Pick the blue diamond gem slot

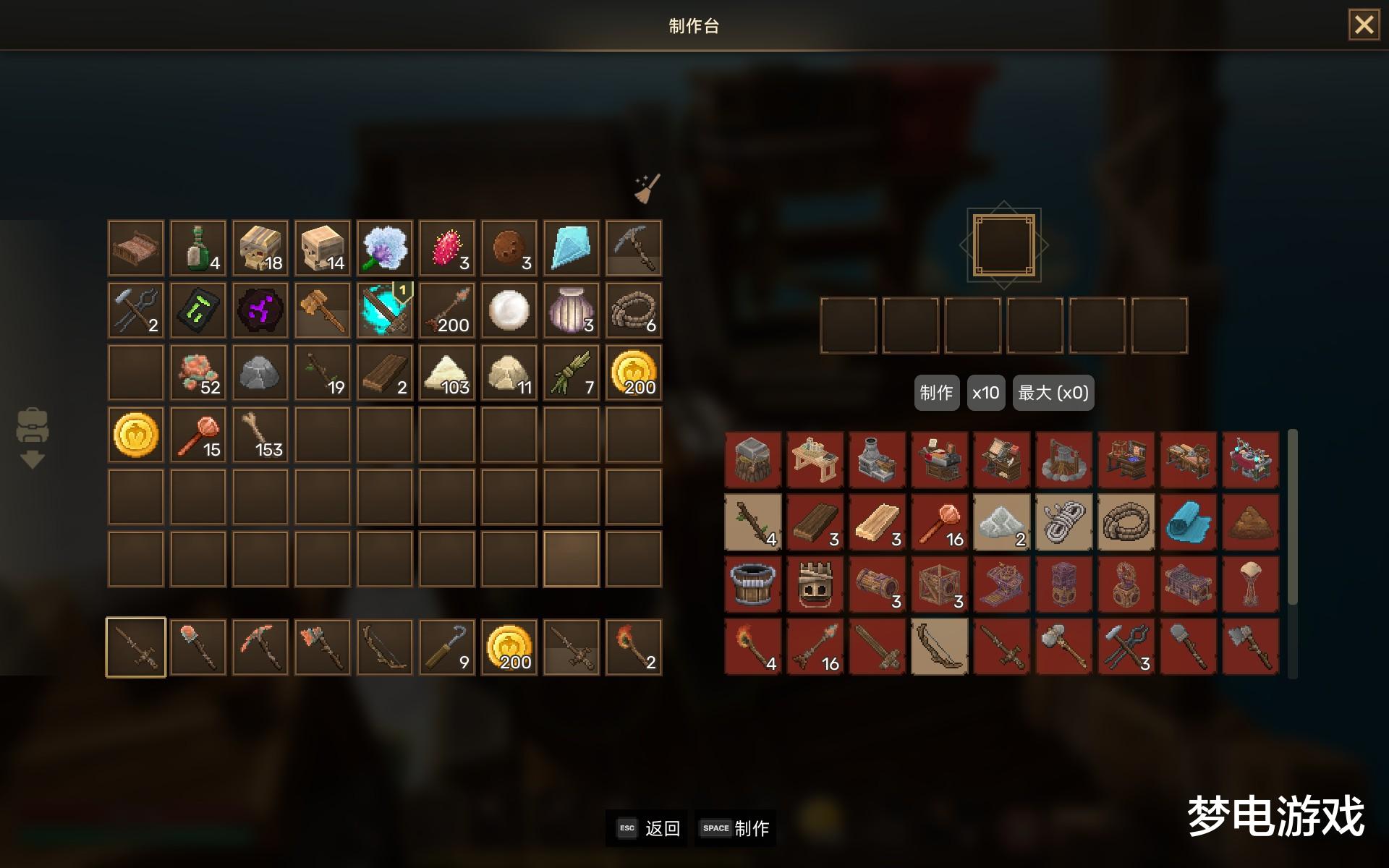coord(572,248)
